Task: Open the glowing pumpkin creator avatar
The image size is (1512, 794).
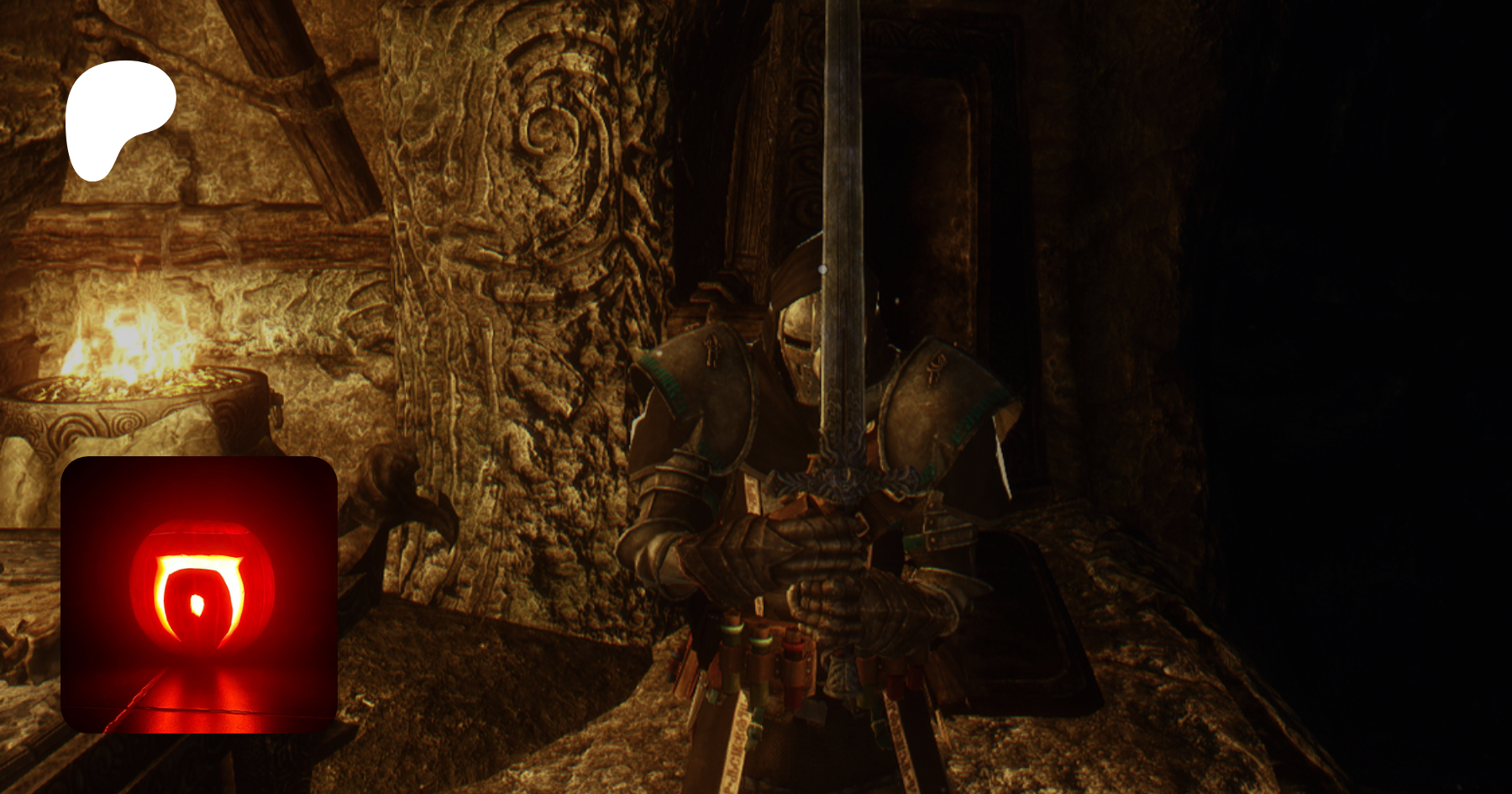Action: click(x=199, y=594)
